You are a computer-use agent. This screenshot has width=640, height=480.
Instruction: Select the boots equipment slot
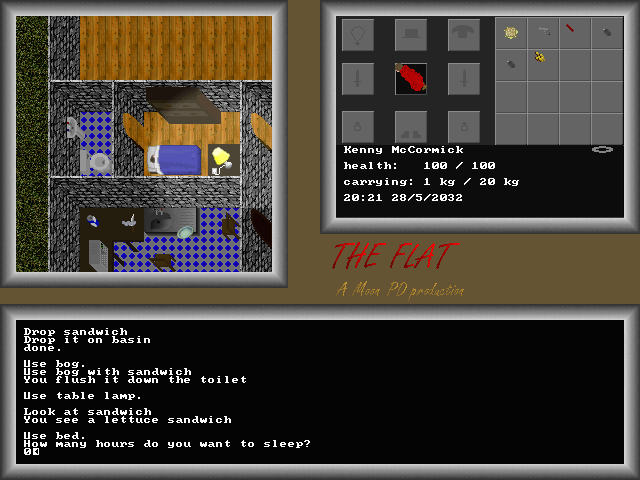coord(411,126)
